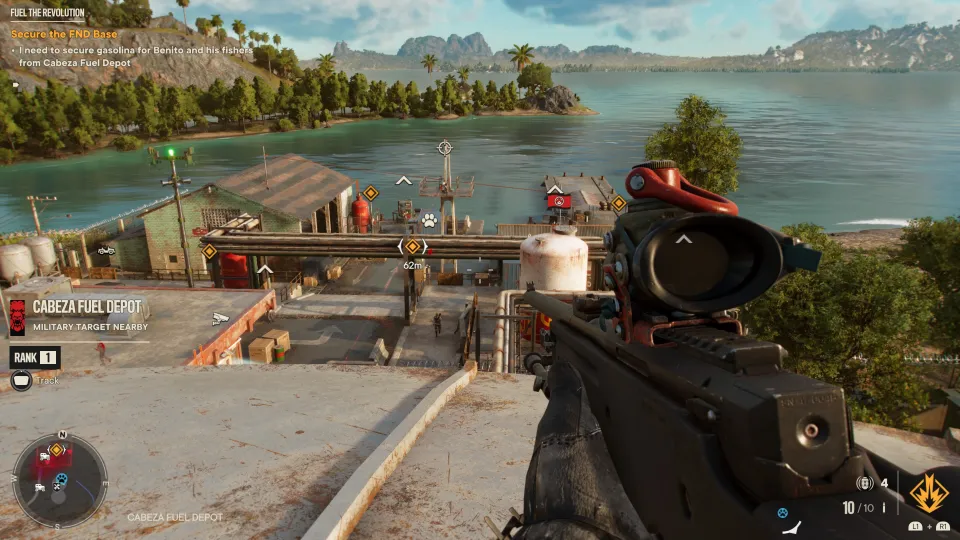Image resolution: width=960 pixels, height=540 pixels.
Task: Click the white machete melee weapon icon
Action: click(x=792, y=528)
